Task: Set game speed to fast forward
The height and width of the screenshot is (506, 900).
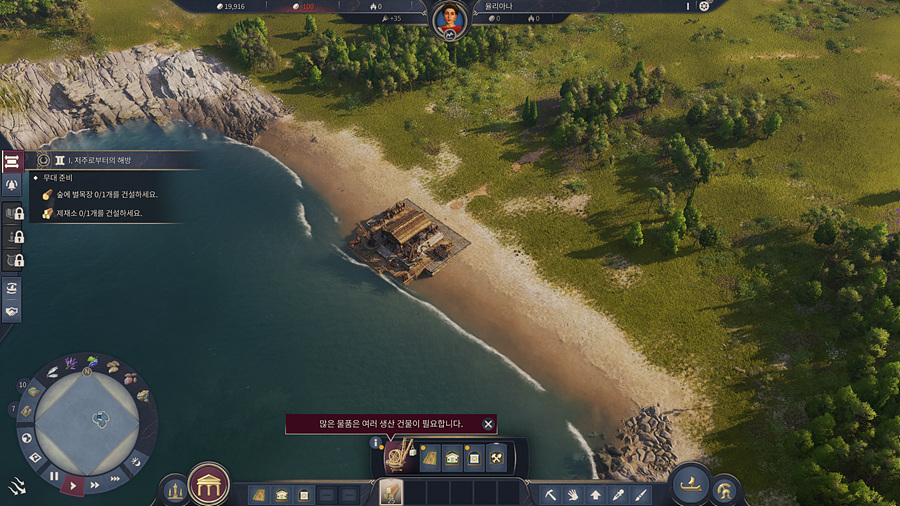Action: click(95, 484)
